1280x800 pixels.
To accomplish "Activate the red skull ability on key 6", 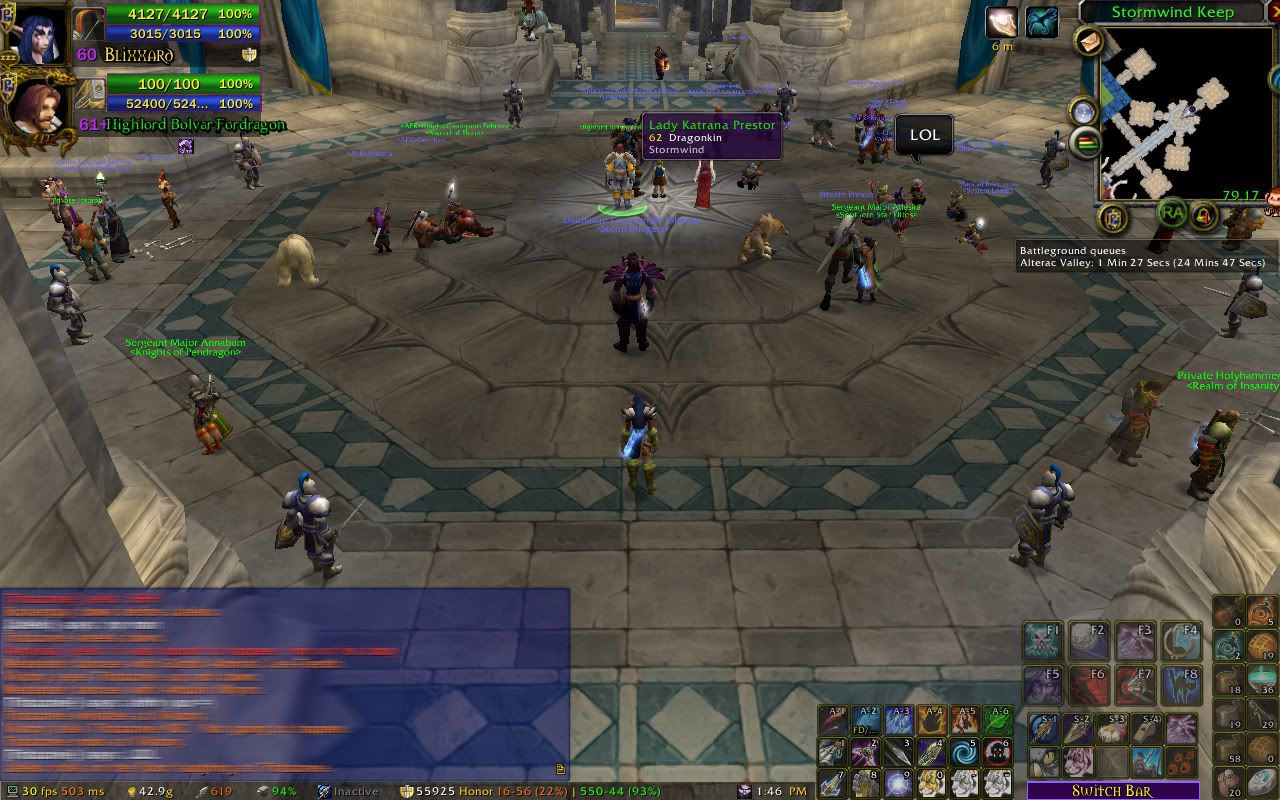I will (x=996, y=751).
